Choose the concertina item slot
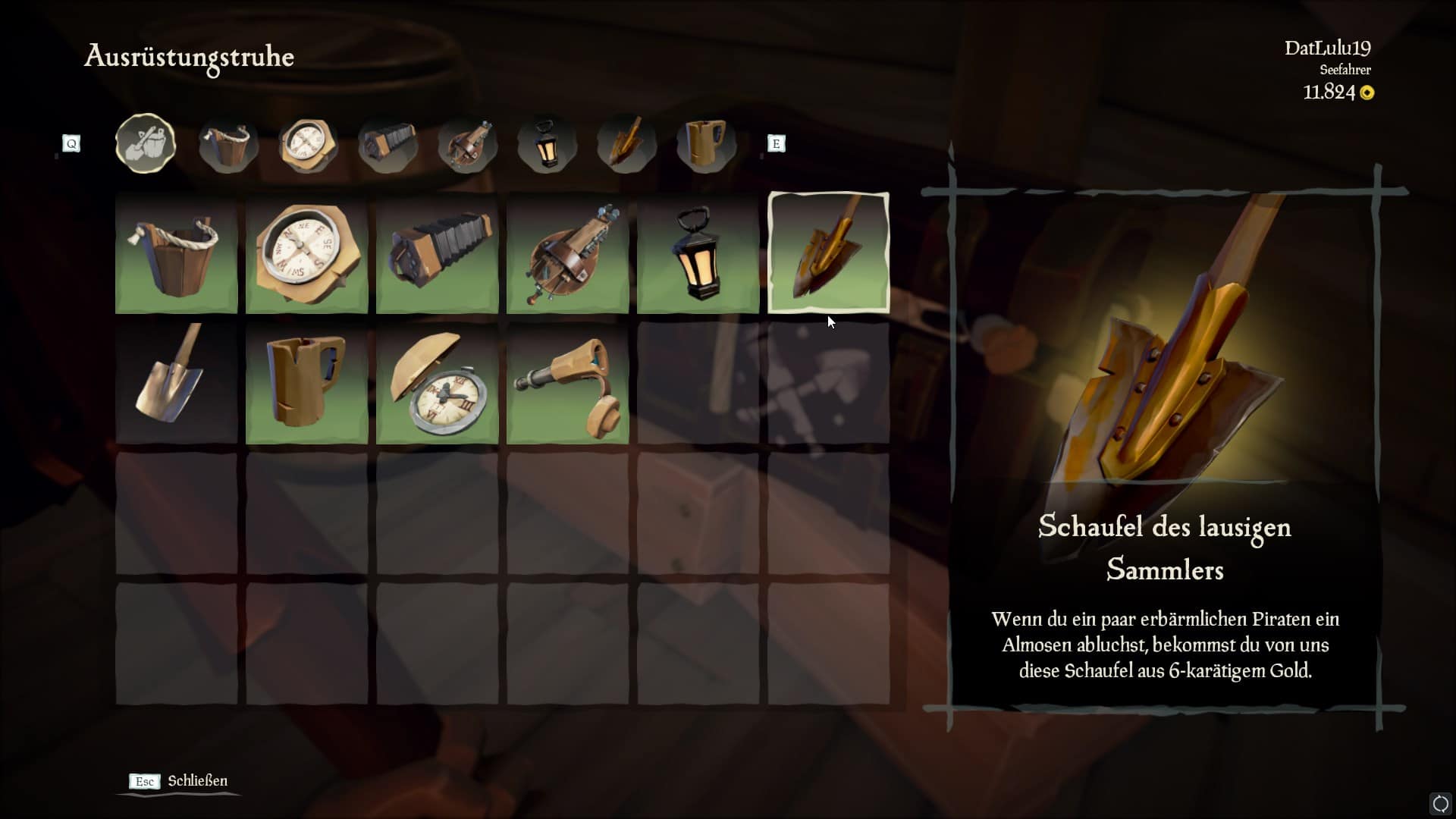This screenshot has width=1456, height=819. click(x=437, y=253)
